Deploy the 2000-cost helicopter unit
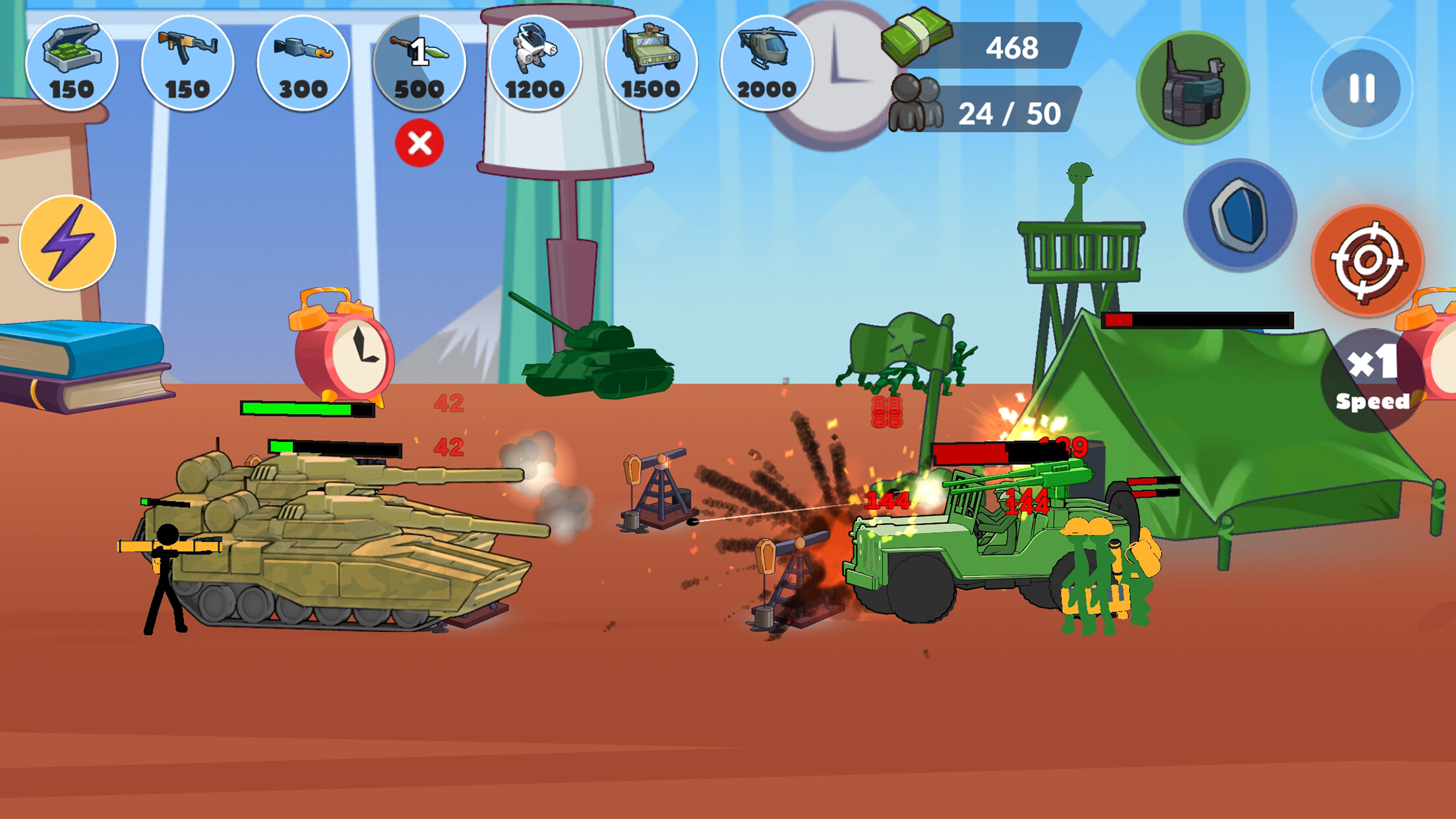This screenshot has width=1456, height=819. [x=767, y=63]
